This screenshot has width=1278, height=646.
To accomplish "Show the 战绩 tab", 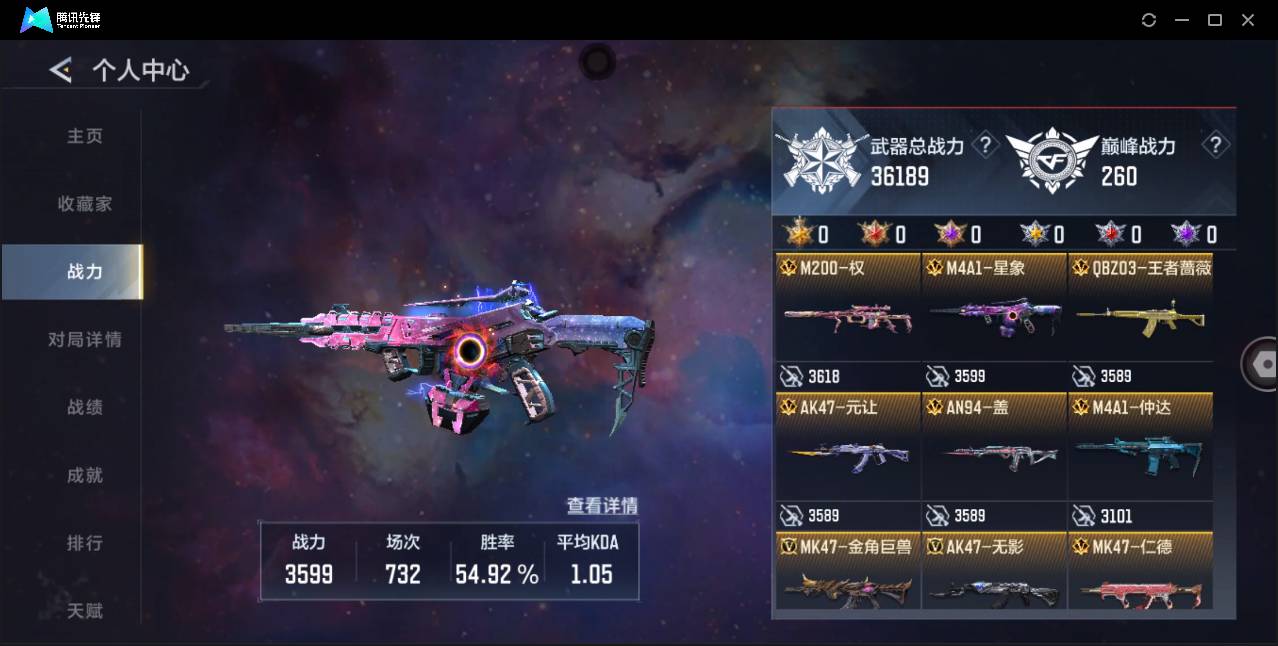I will pyautogui.click(x=85, y=408).
